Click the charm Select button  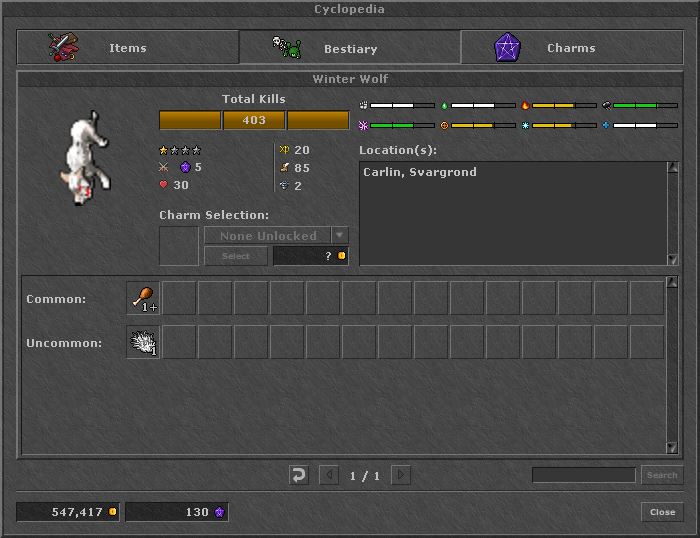pyautogui.click(x=236, y=256)
